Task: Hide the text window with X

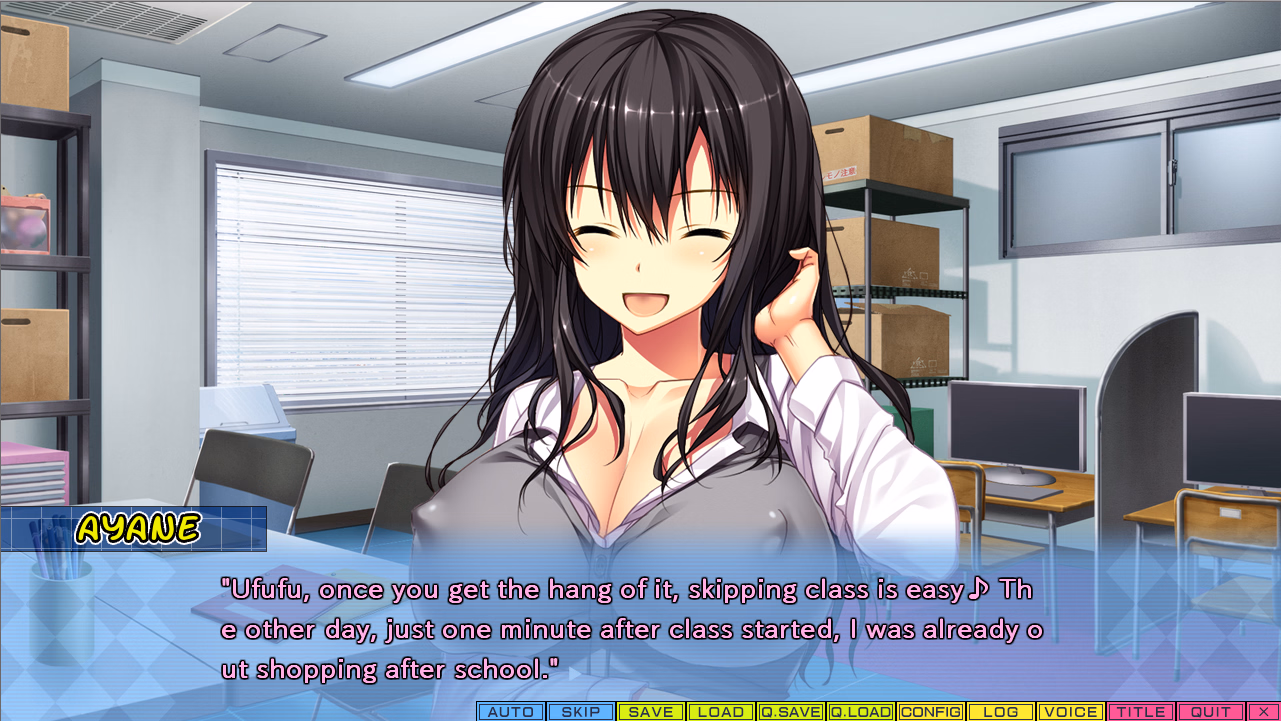Action: [1263, 712]
